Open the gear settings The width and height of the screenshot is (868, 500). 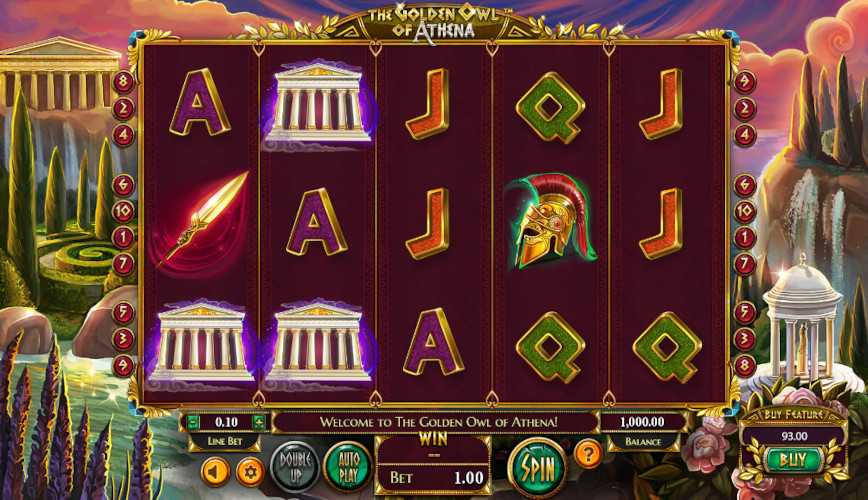249,470
